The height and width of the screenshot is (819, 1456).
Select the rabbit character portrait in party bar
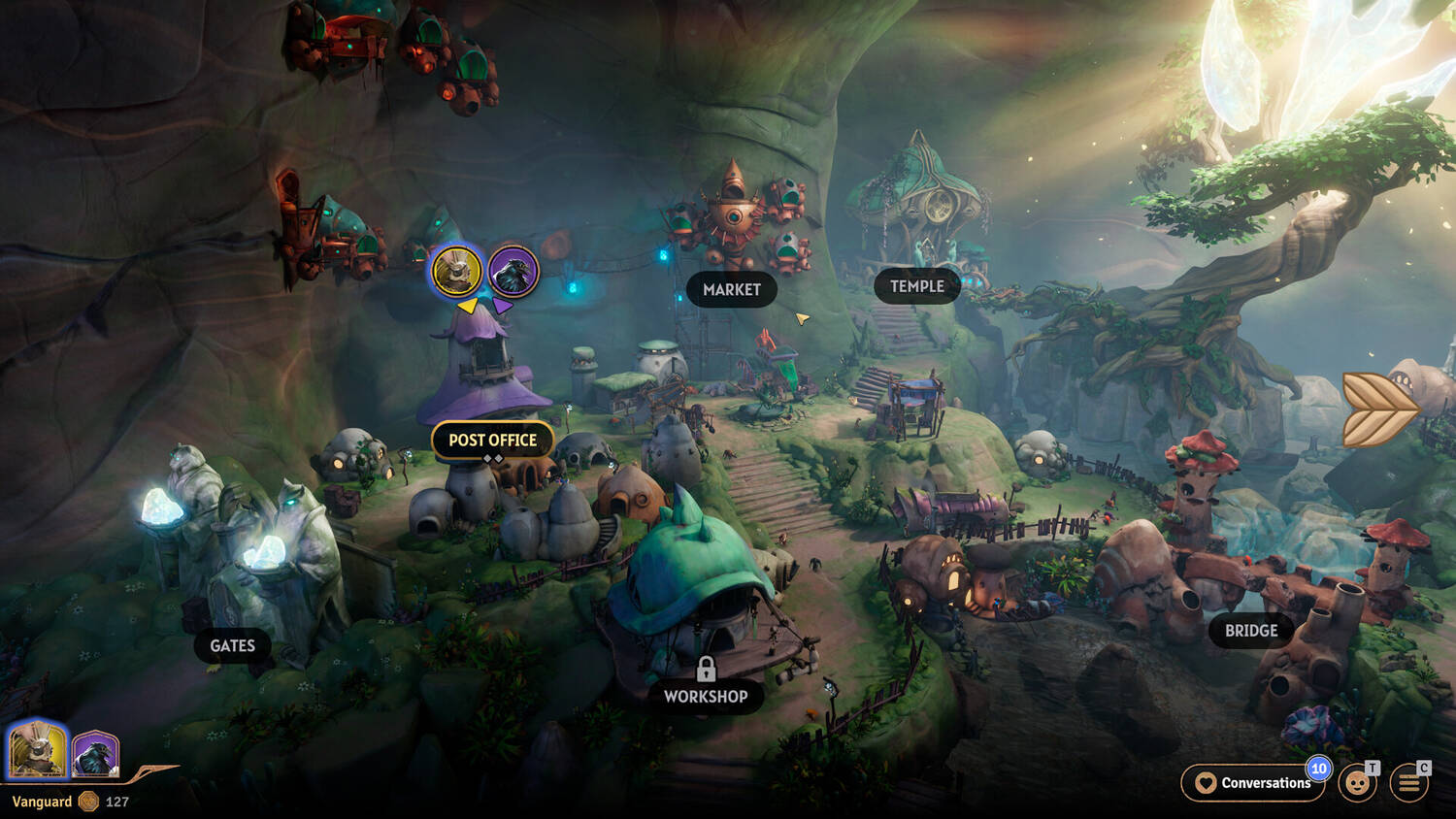point(37,750)
